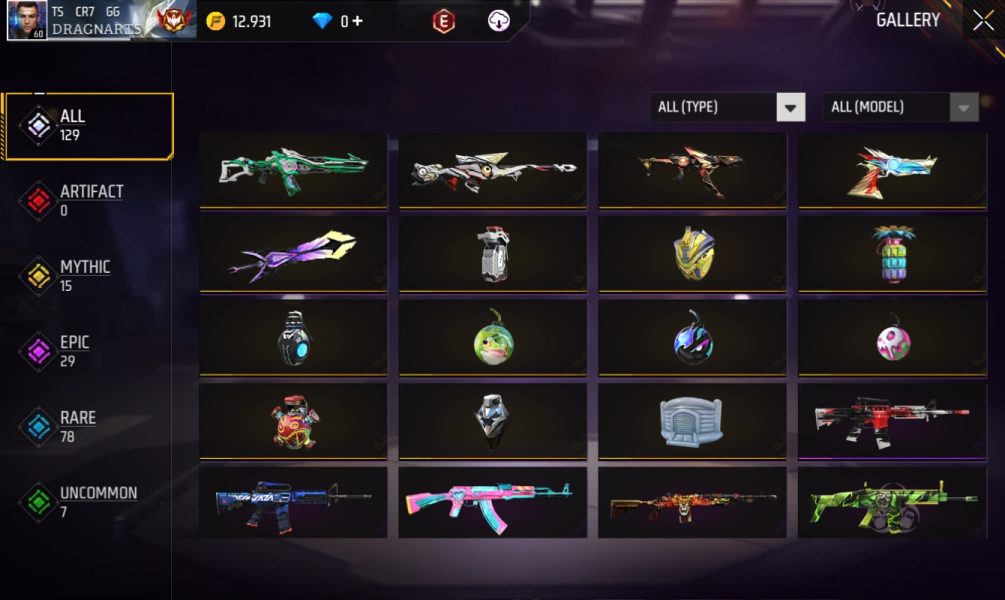The width and height of the screenshot is (1005, 600).
Task: Pick the pink AK47 skin
Action: 492,502
